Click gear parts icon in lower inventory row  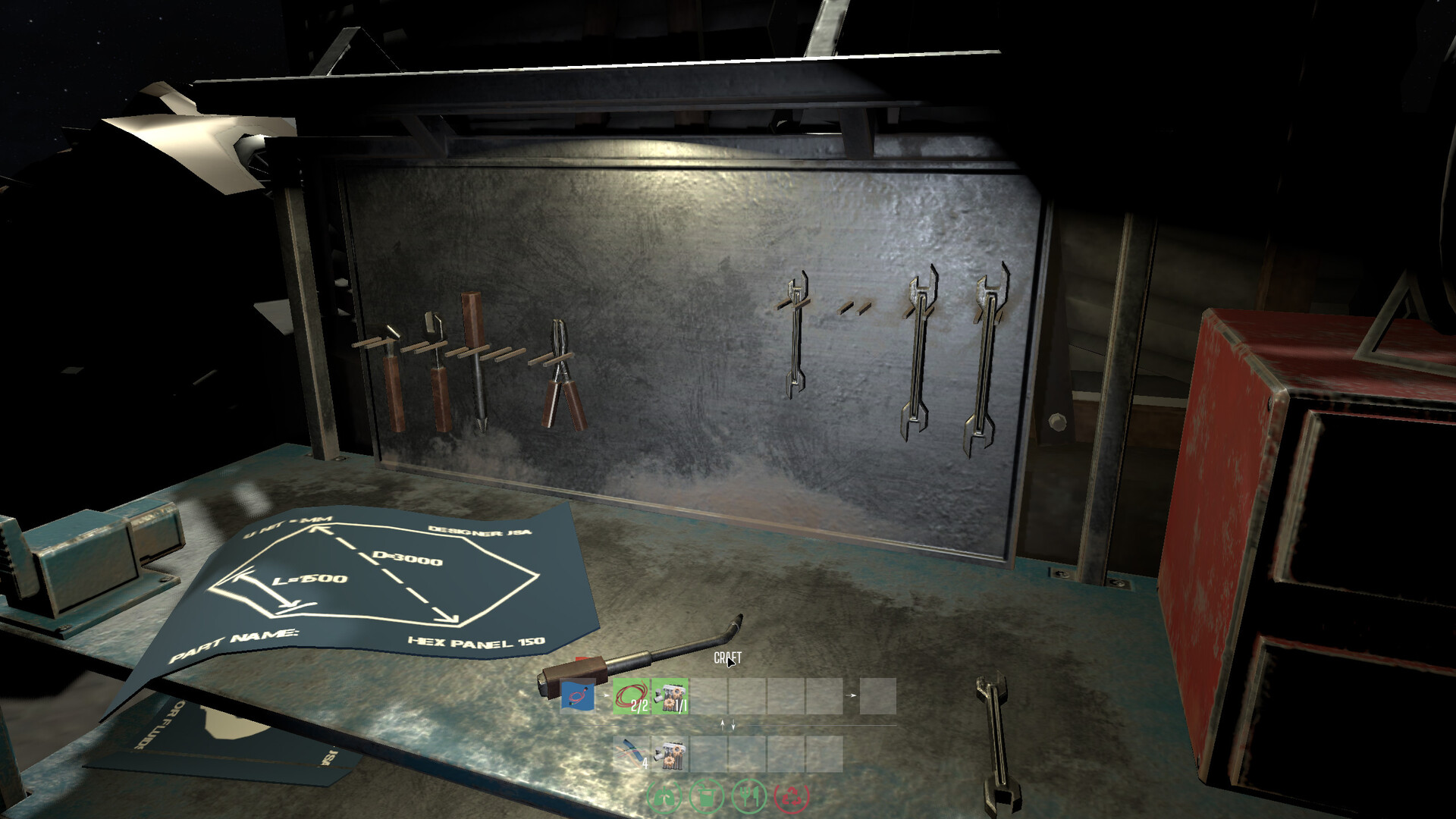point(670,755)
